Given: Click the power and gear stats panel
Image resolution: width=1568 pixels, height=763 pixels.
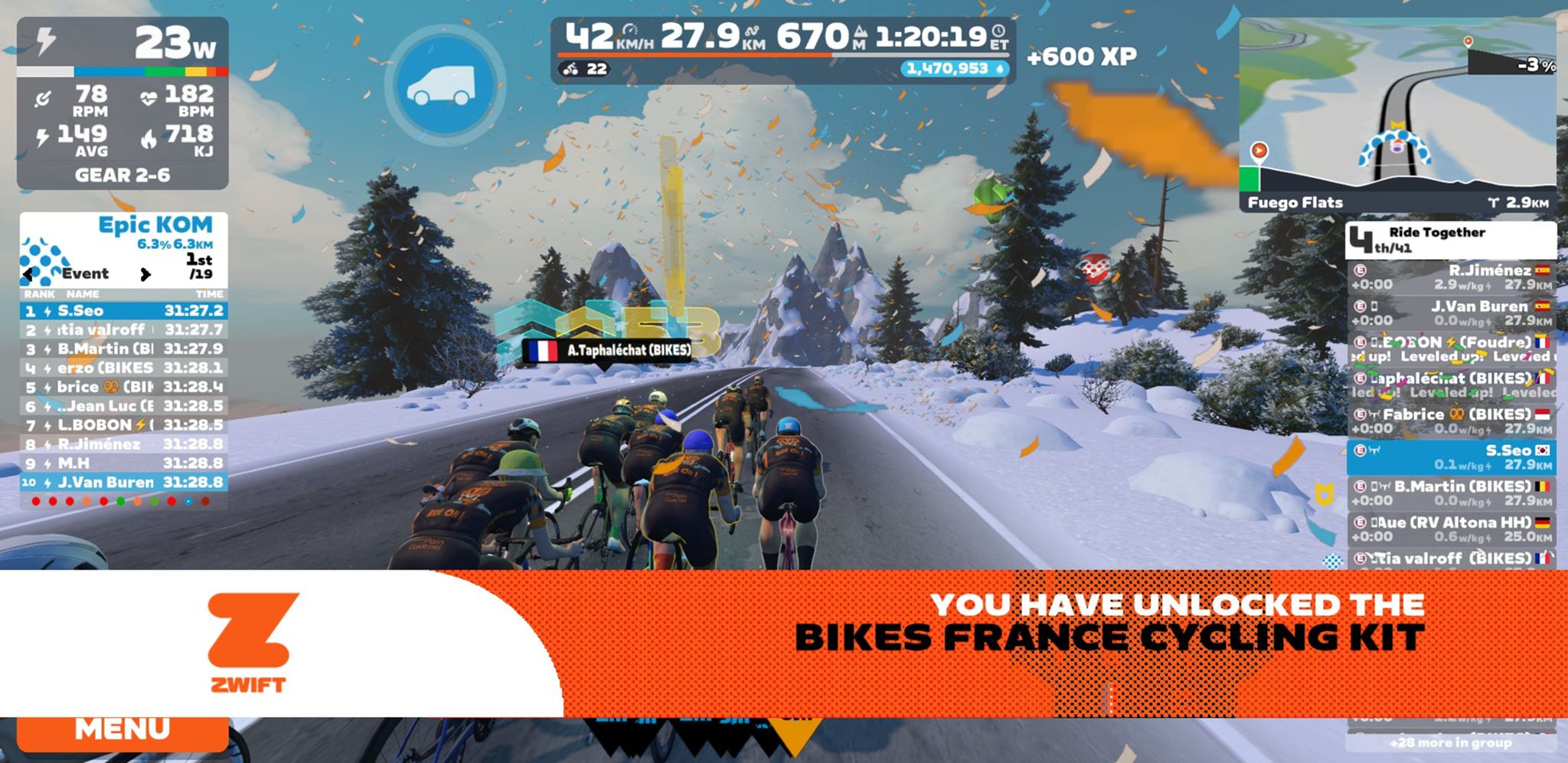Looking at the screenshot, I should coord(122,103).
